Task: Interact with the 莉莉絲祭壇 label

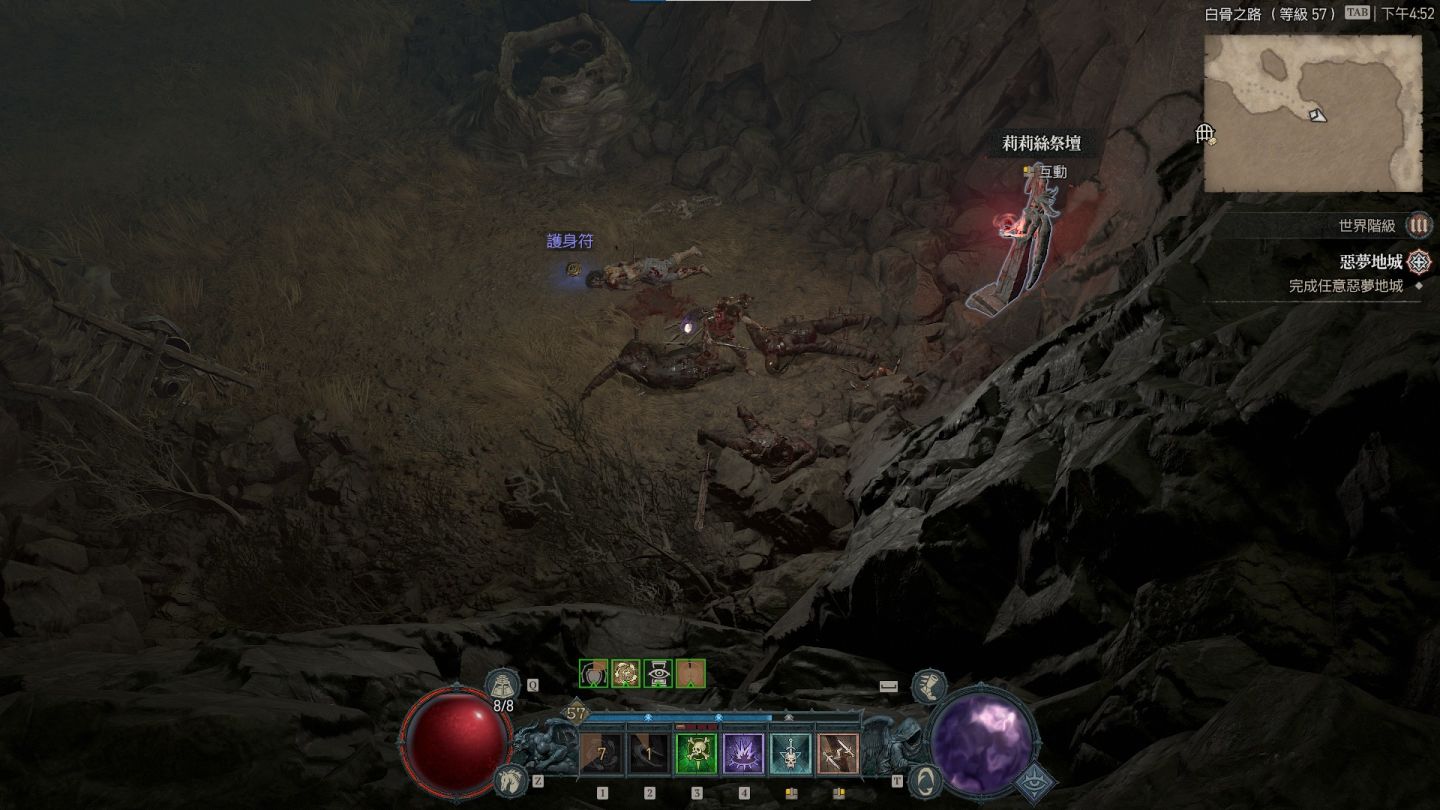Action: coord(1041,144)
